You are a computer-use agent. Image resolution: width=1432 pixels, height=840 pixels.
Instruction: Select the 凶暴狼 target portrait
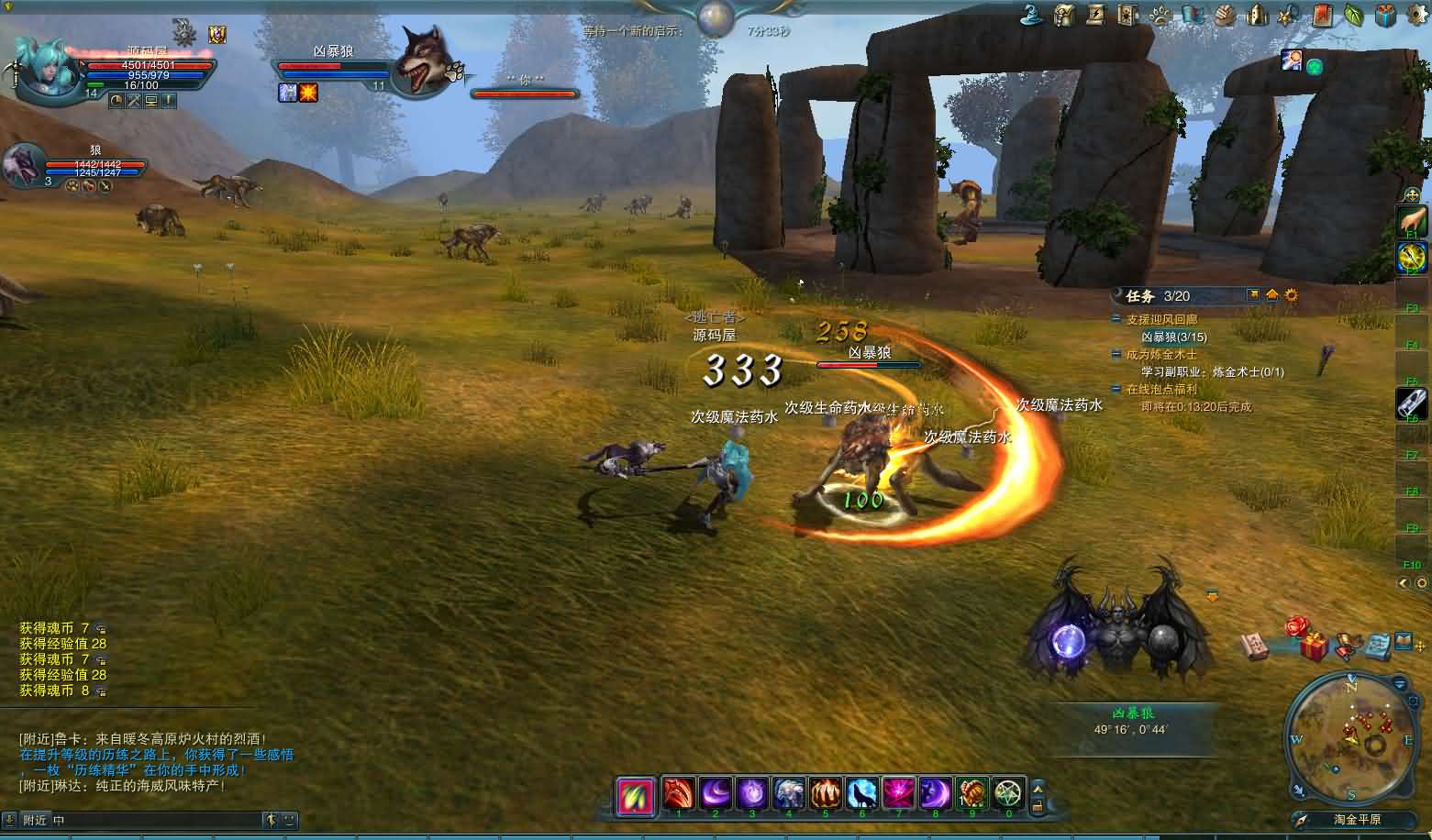(x=422, y=61)
